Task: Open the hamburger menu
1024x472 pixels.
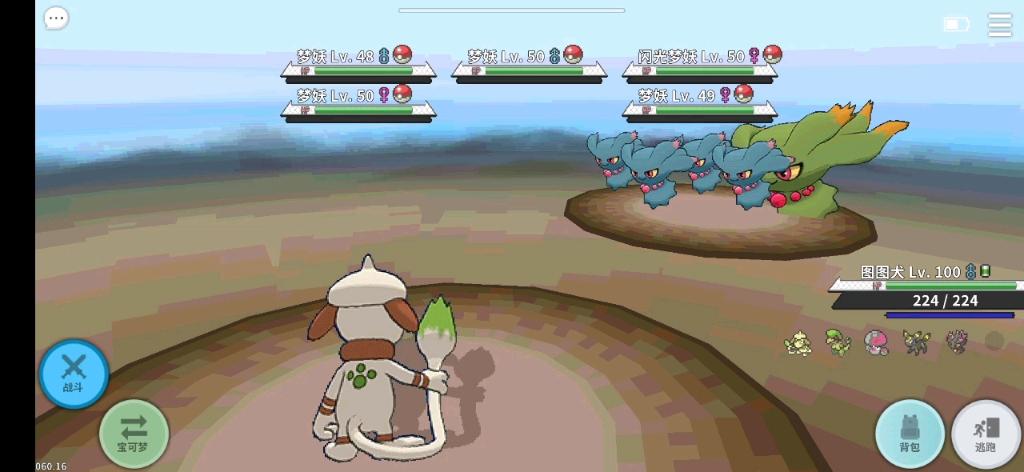Action: [999, 25]
